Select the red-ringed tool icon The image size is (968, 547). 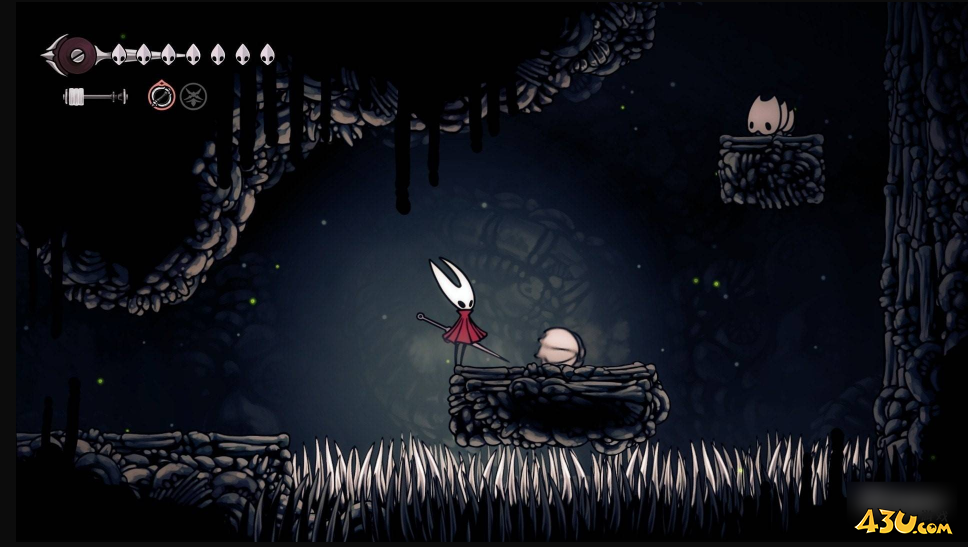(x=161, y=96)
